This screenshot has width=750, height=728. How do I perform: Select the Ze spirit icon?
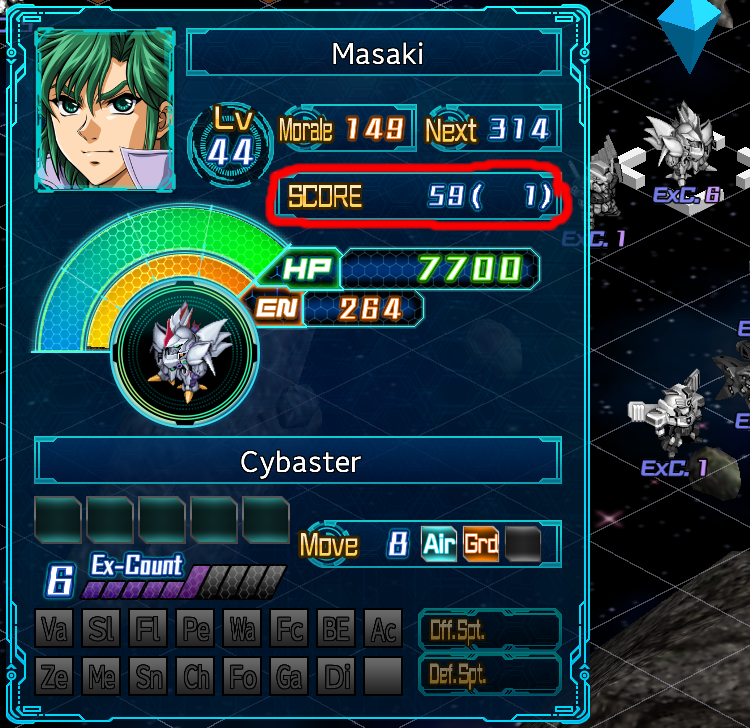tap(55, 677)
